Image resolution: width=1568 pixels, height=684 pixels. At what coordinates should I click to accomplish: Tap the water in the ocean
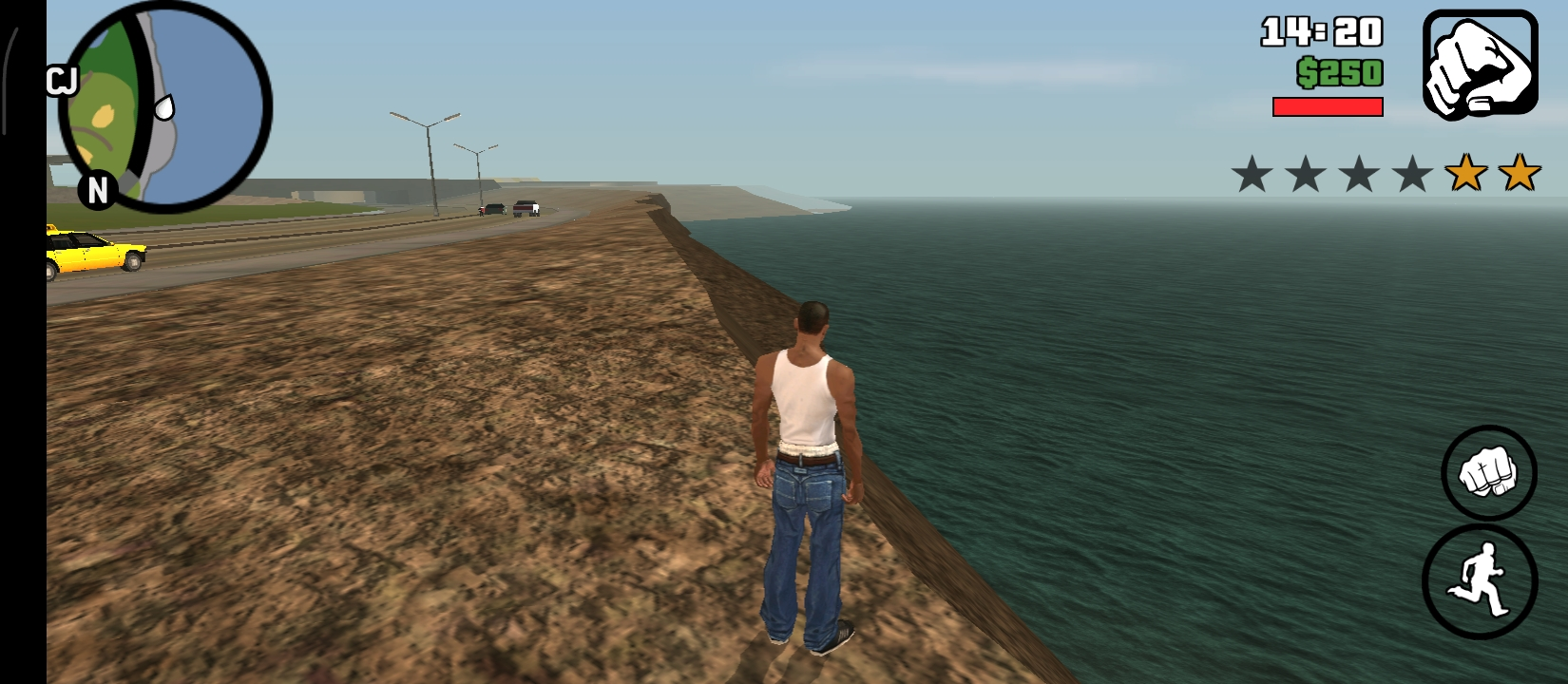tap(1140, 380)
